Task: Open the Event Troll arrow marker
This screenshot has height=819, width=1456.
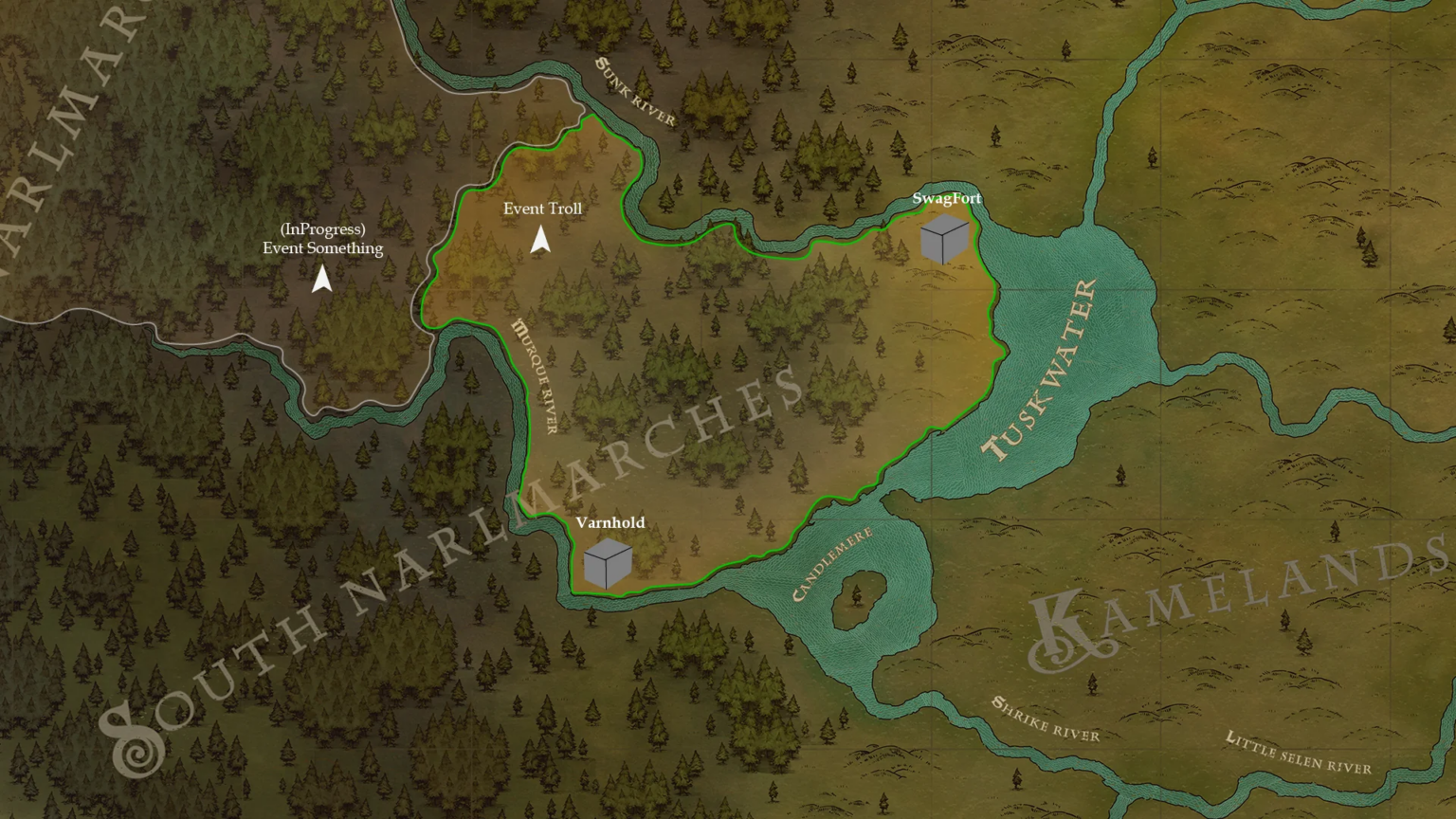Action: (x=541, y=237)
